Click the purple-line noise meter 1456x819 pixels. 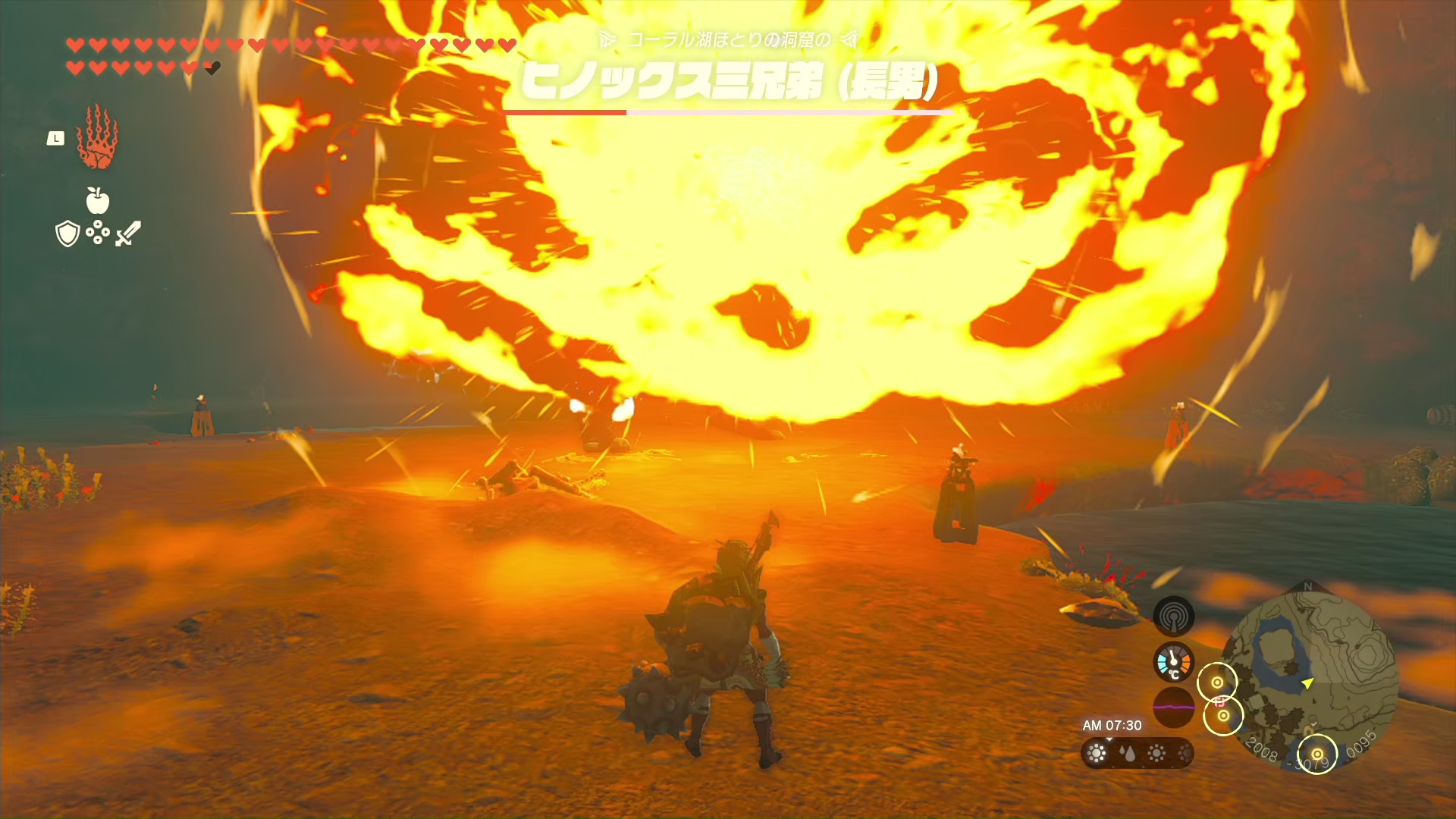(x=1173, y=707)
